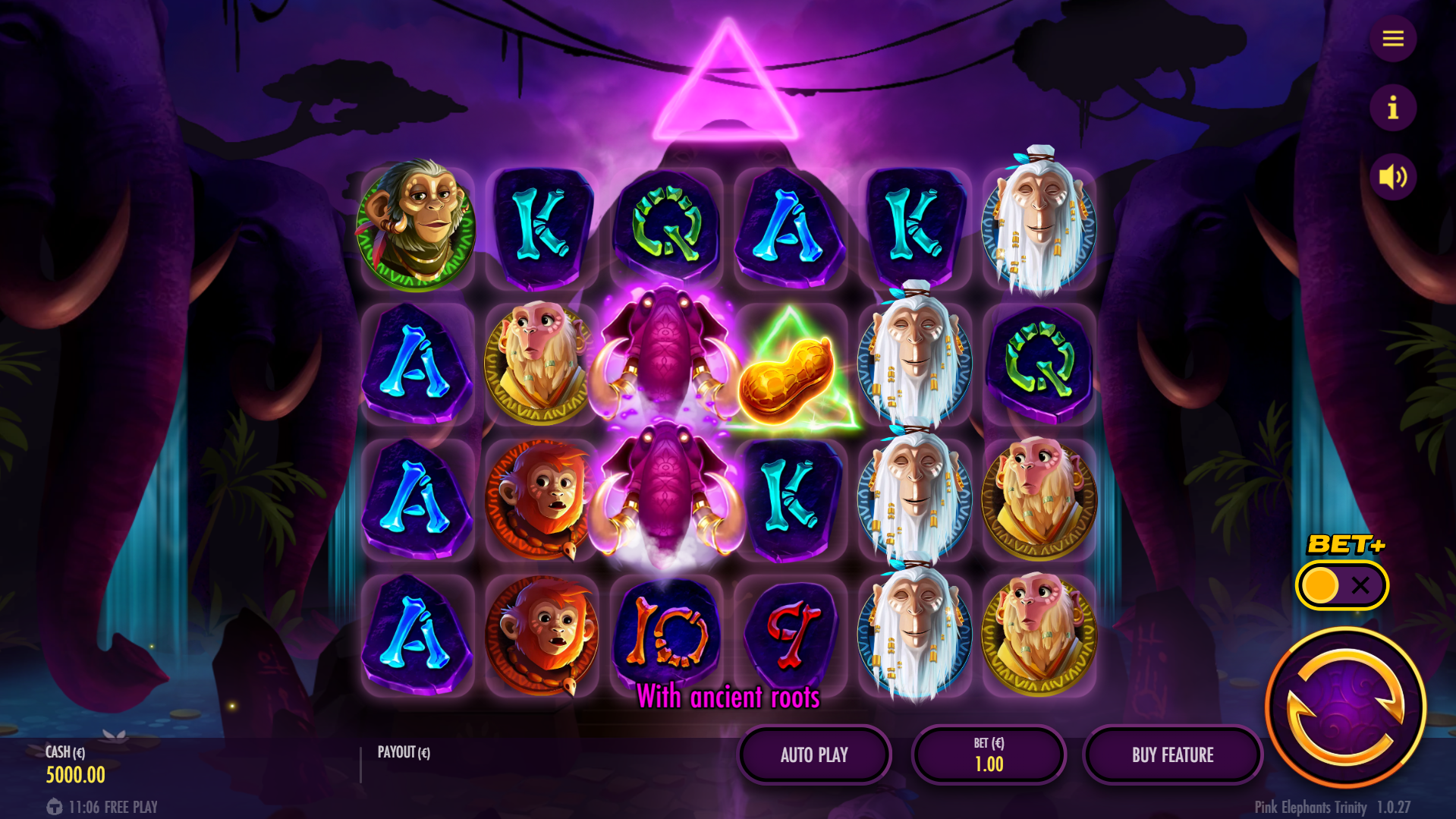
Task: Change the bet amount of 1.00
Action: [x=989, y=754]
